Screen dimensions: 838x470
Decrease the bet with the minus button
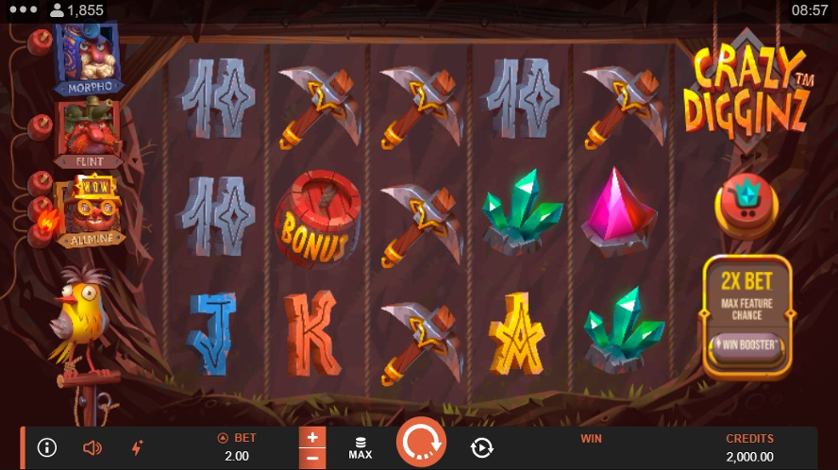[x=313, y=458]
